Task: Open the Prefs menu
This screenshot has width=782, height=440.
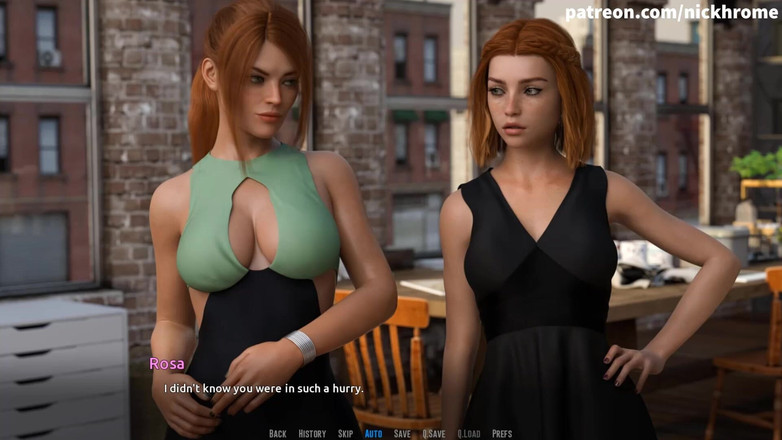Action: [x=502, y=434]
